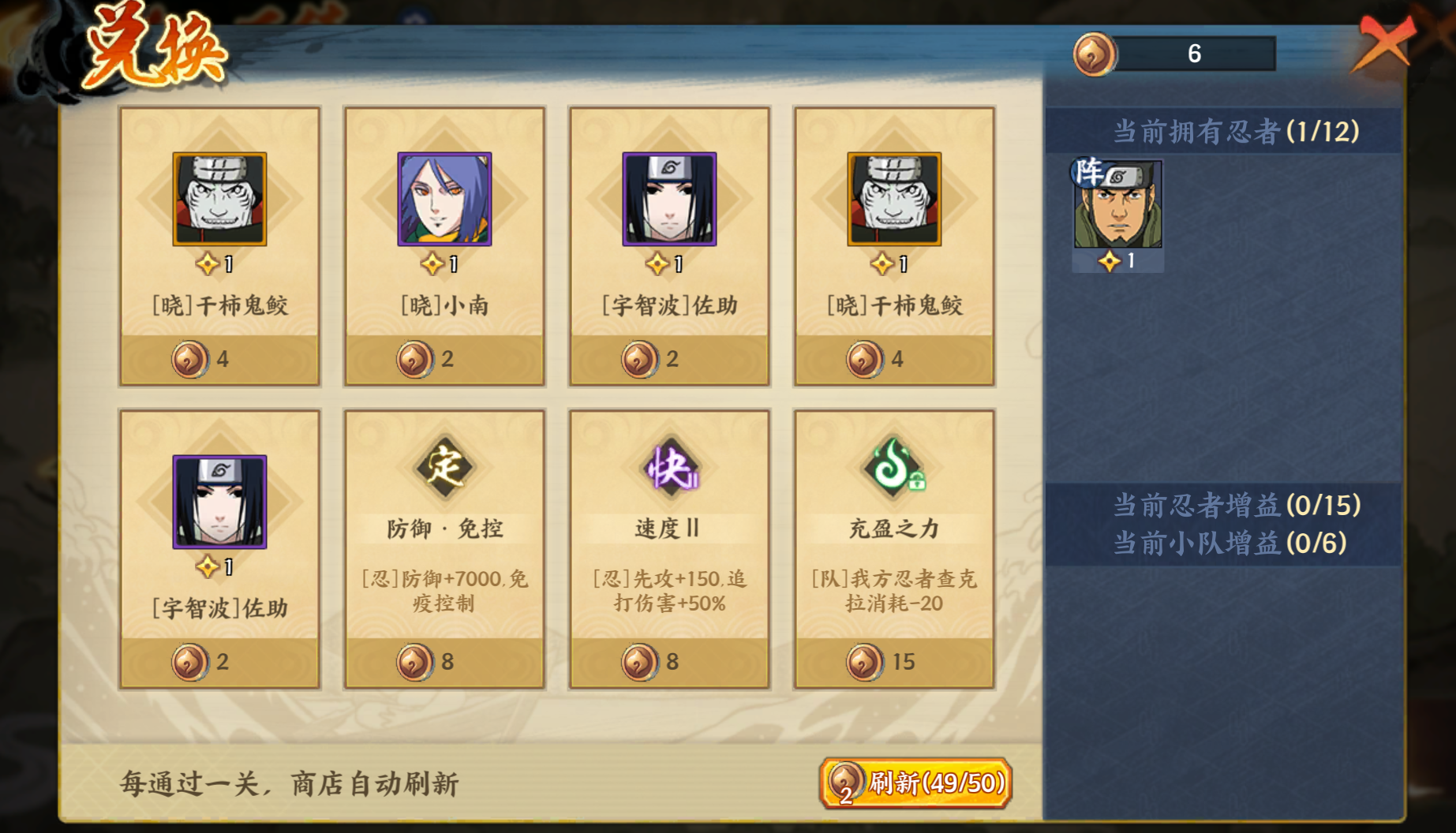Select the 充盈之力 chakra buff icon
The width and height of the screenshot is (1456, 833).
click(893, 465)
